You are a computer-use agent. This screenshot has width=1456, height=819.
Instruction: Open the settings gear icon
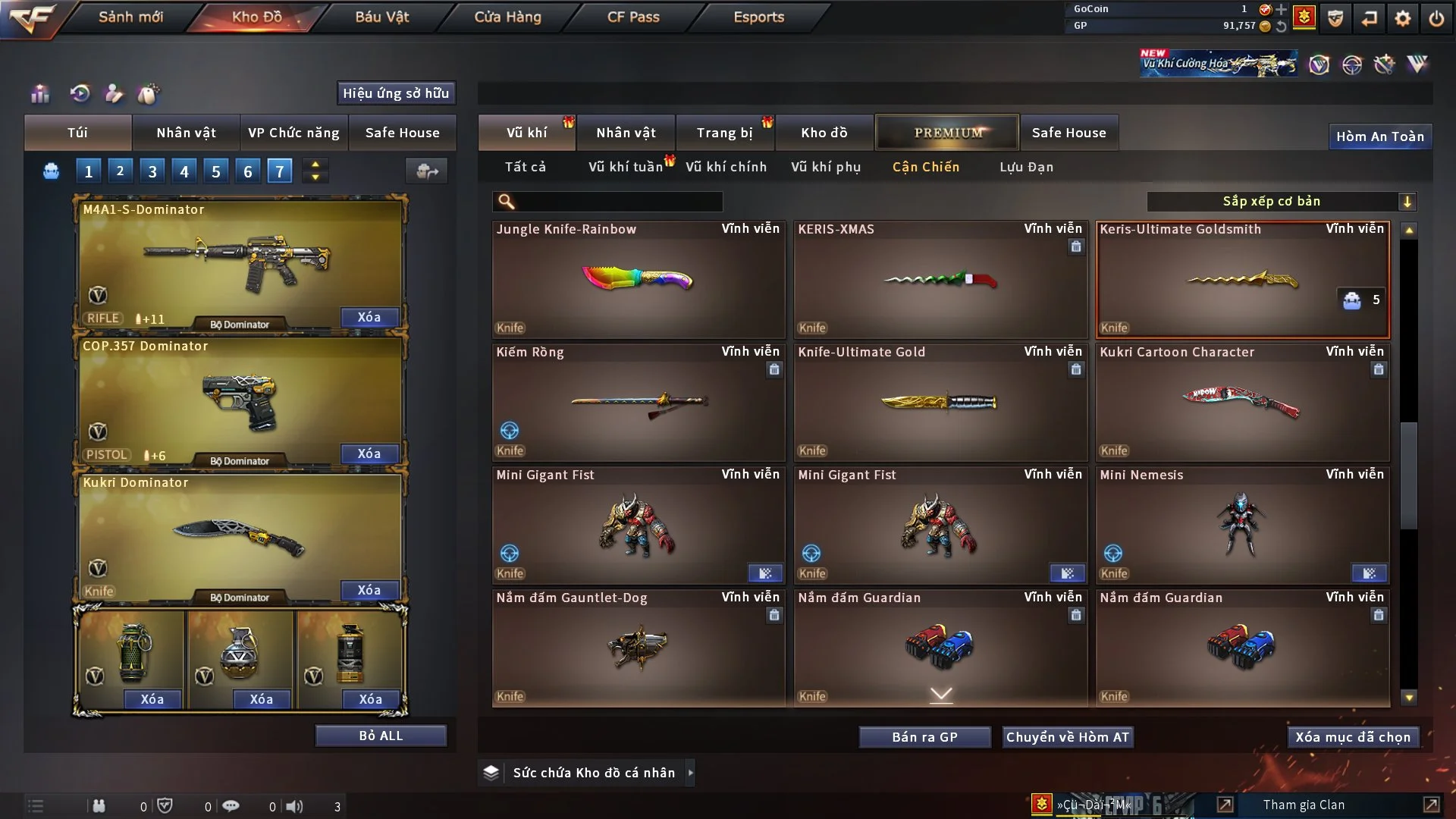[1402, 18]
